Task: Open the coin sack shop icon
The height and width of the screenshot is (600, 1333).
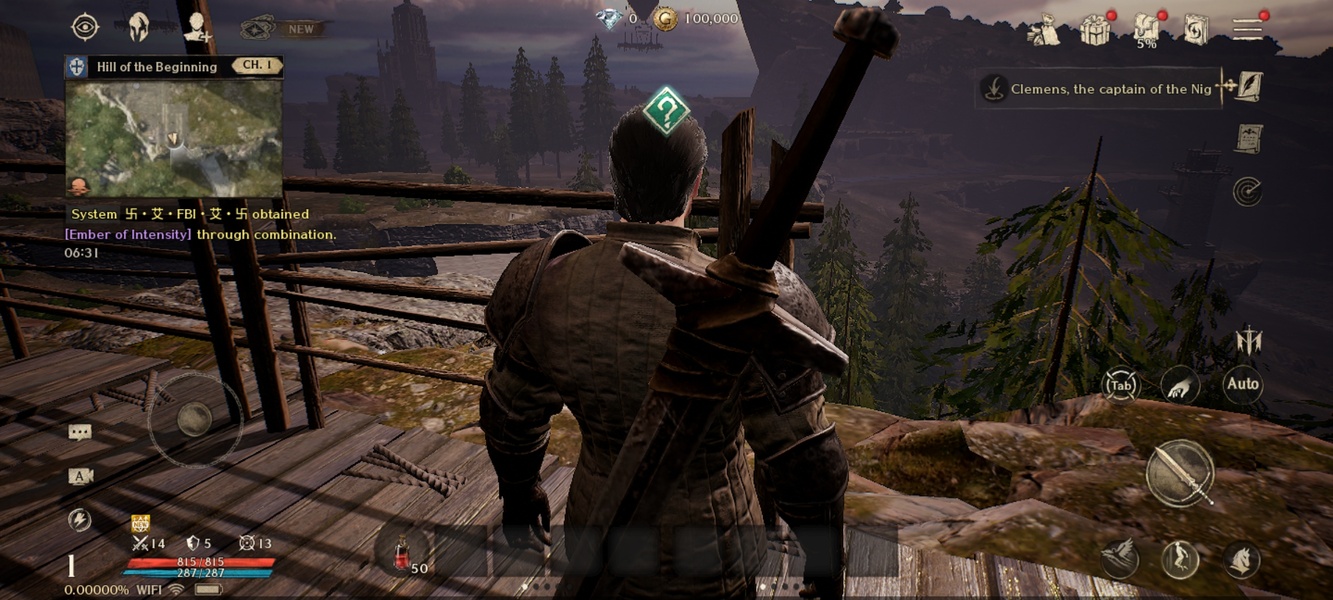Action: pyautogui.click(x=1043, y=30)
